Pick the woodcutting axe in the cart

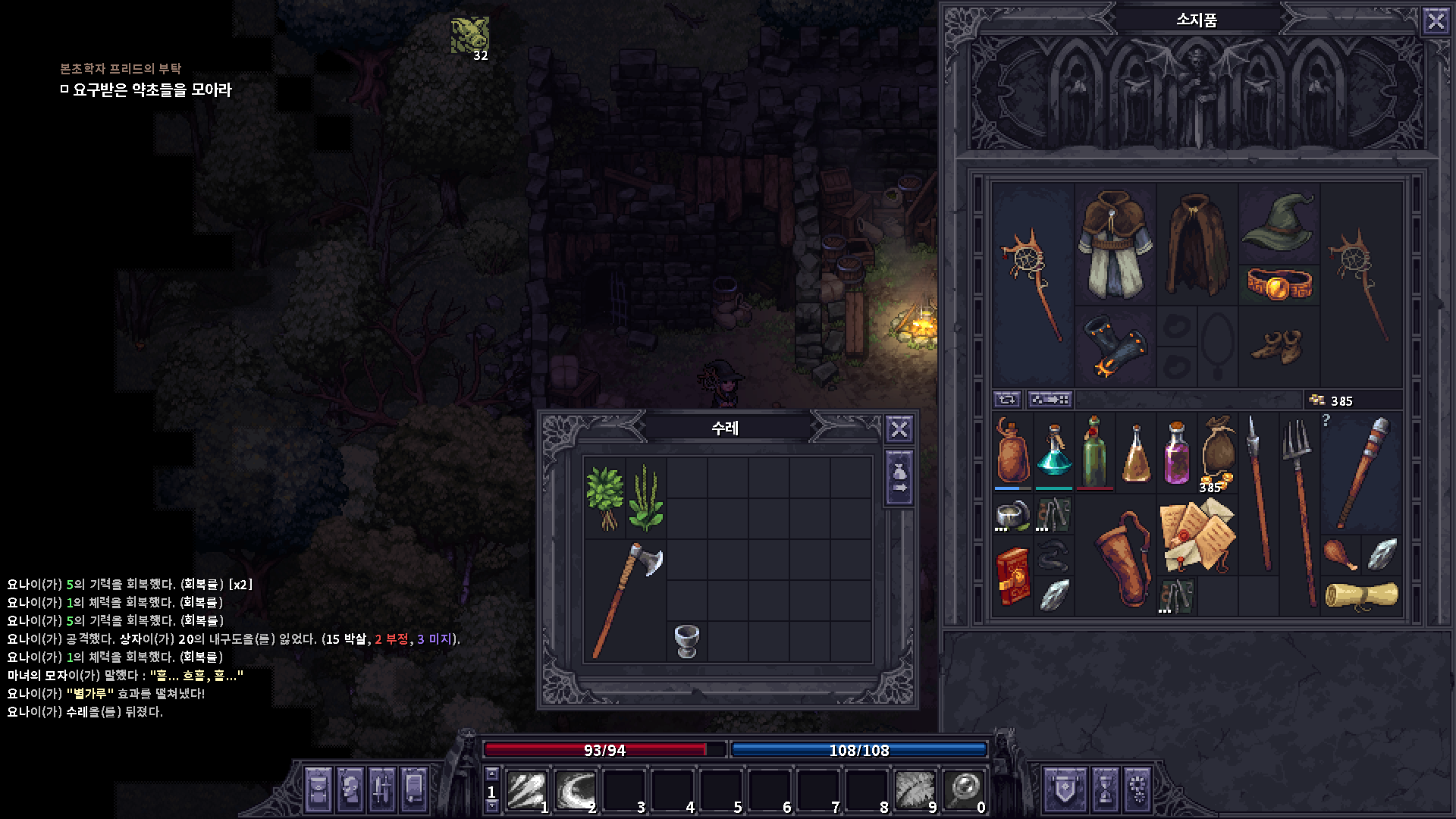626,599
